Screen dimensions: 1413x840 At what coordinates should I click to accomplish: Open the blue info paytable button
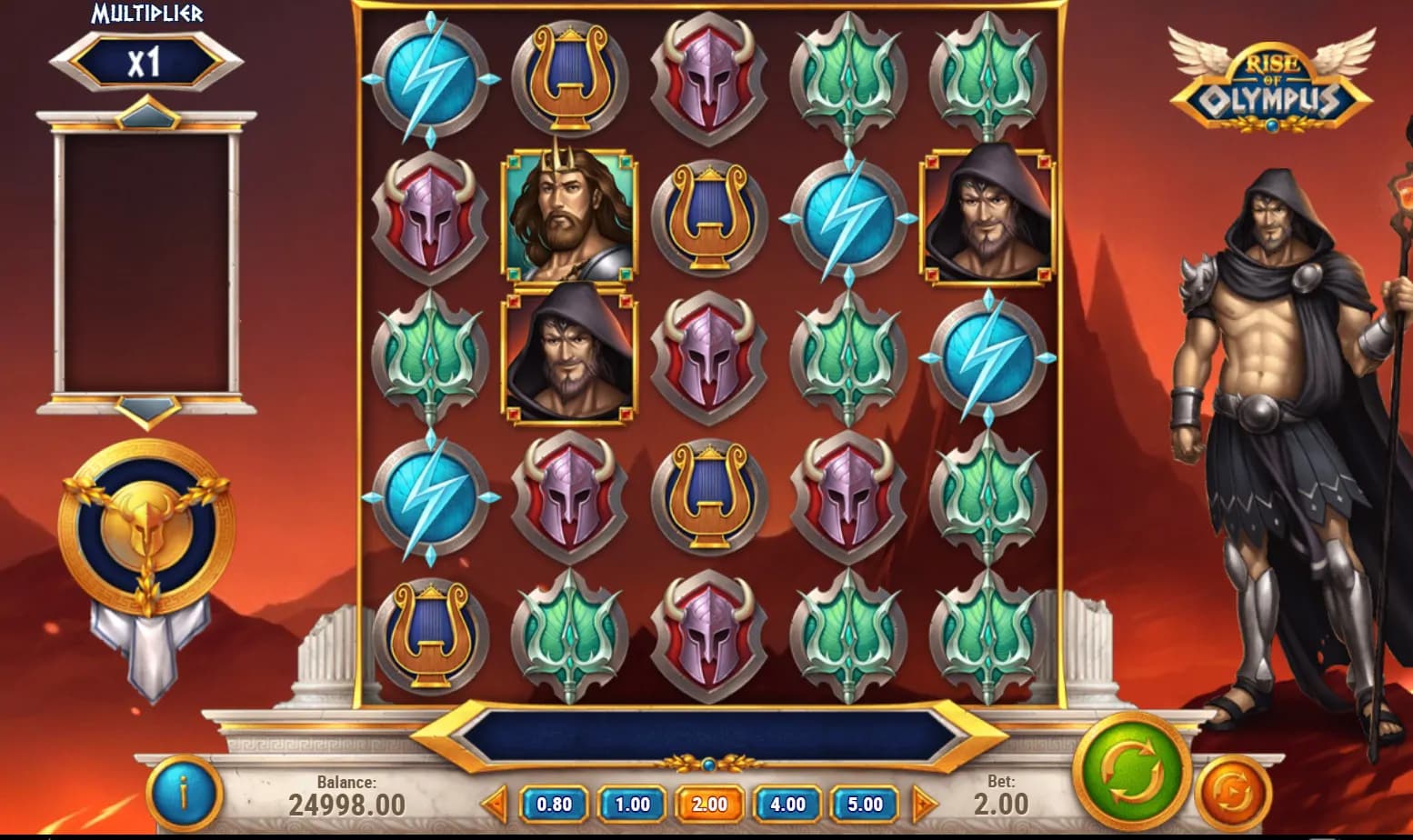[185, 794]
